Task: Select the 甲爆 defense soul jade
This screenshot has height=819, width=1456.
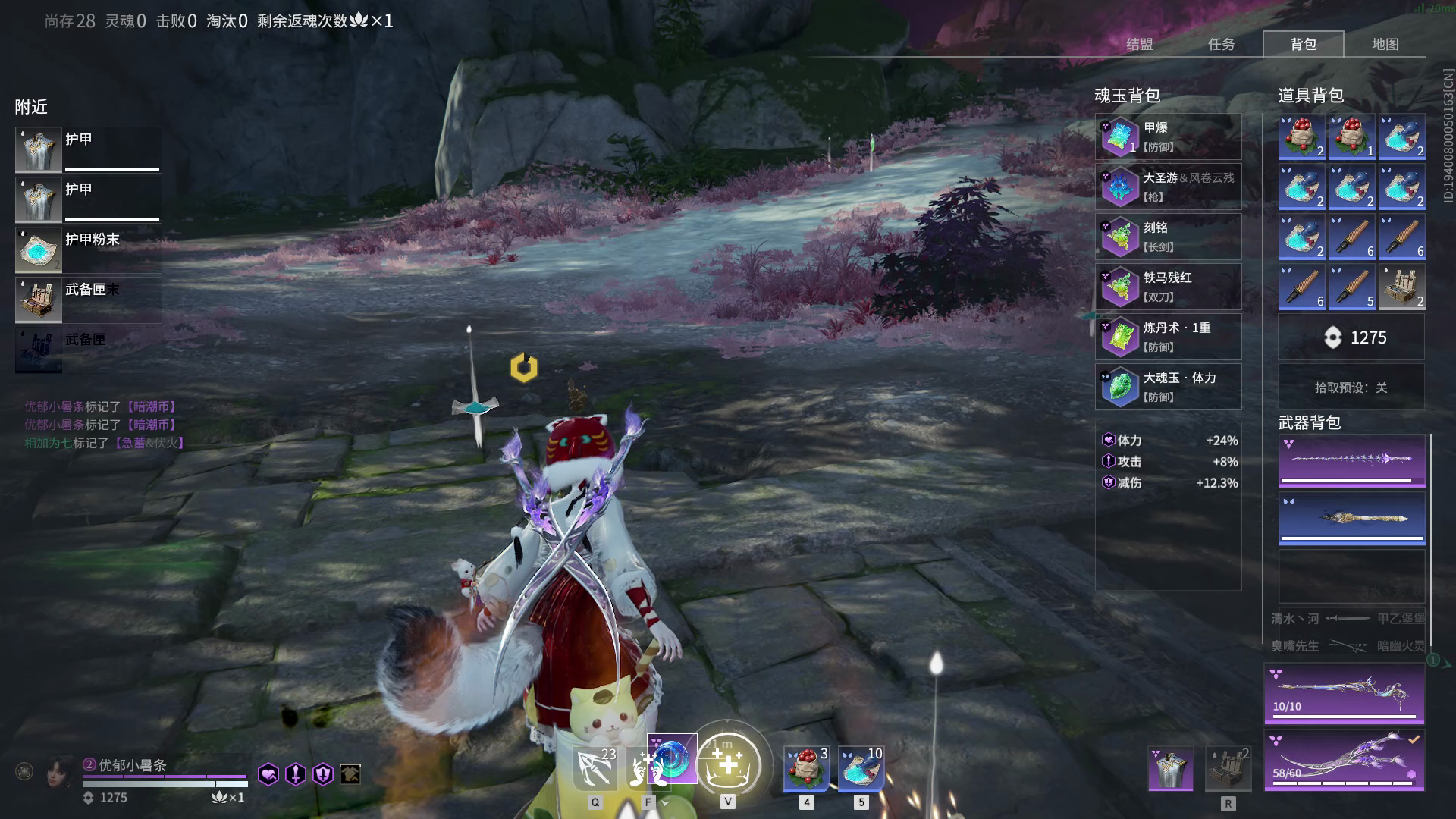Action: pos(1168,137)
